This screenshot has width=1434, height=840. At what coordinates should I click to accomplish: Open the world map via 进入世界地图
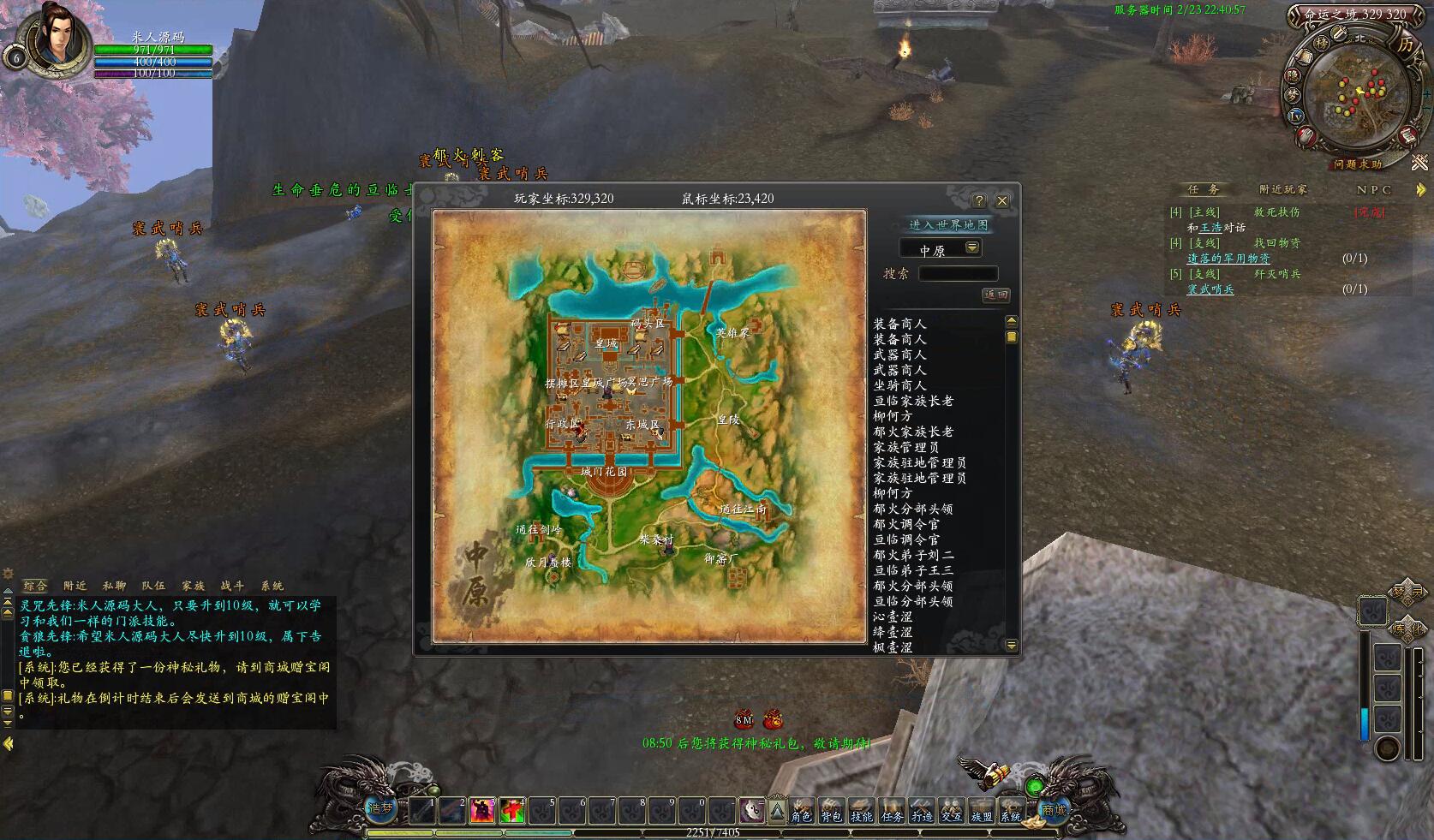click(x=947, y=224)
